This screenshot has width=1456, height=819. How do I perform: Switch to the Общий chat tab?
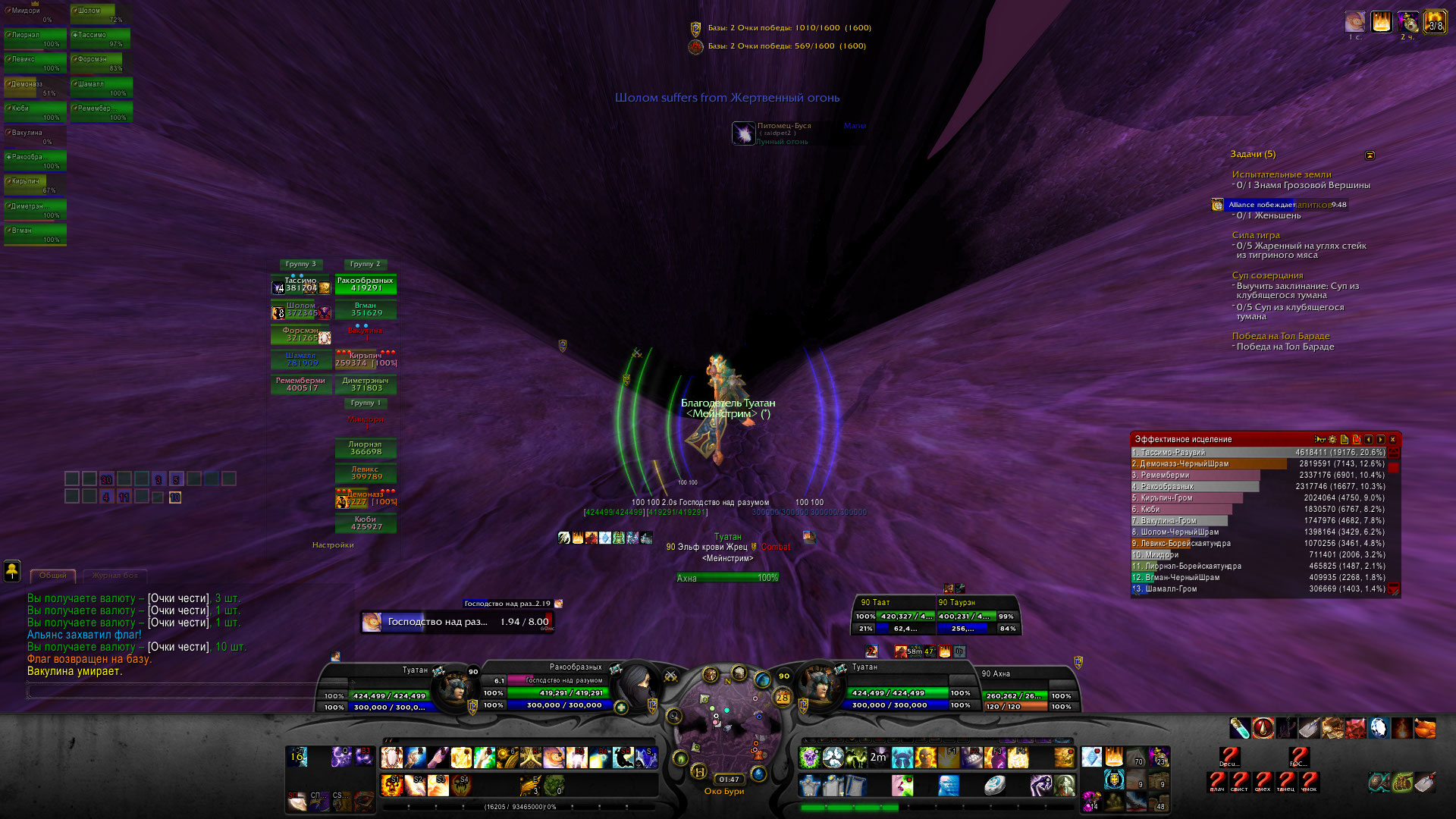pos(53,576)
